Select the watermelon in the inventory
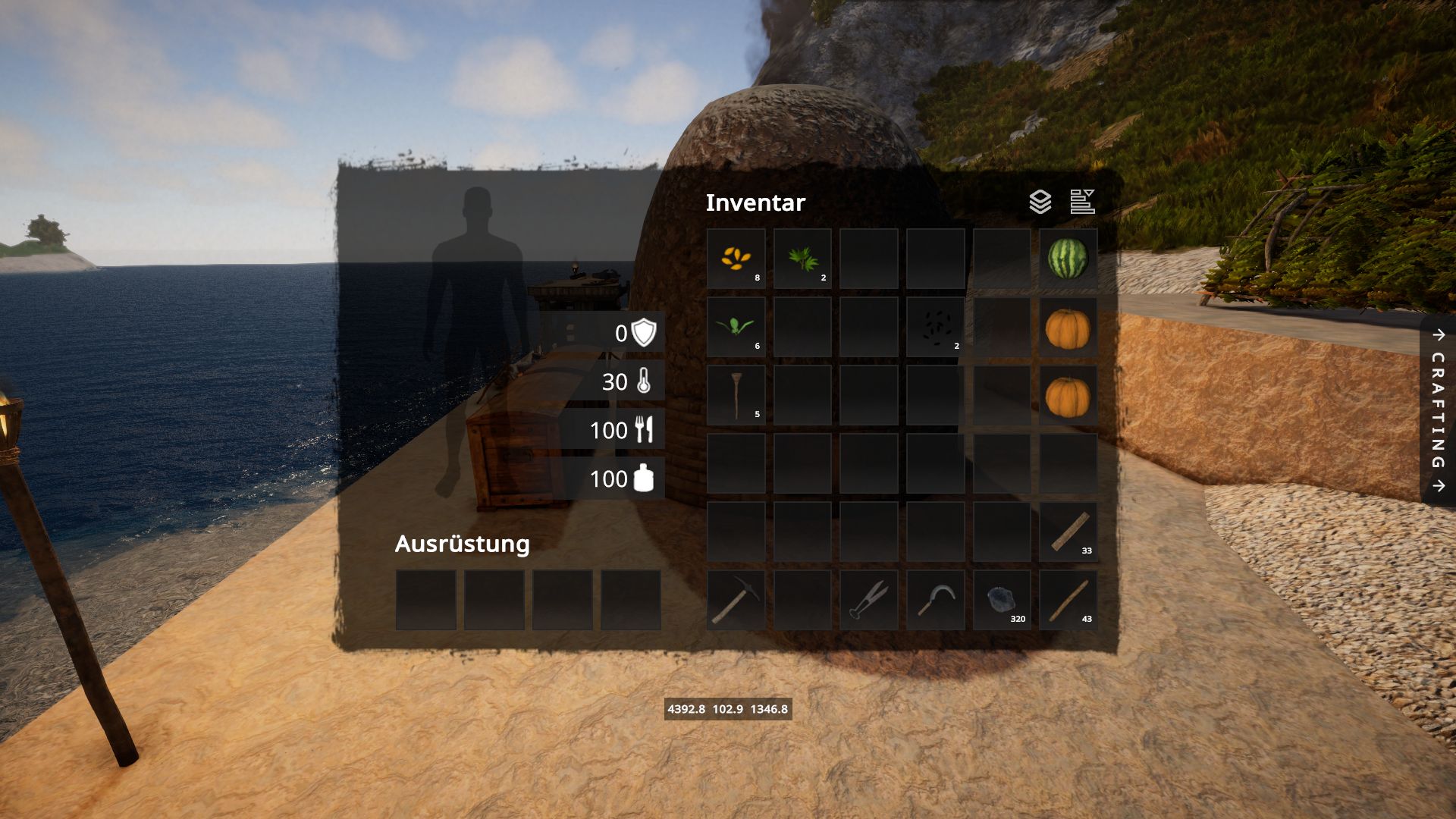 coord(1068,259)
